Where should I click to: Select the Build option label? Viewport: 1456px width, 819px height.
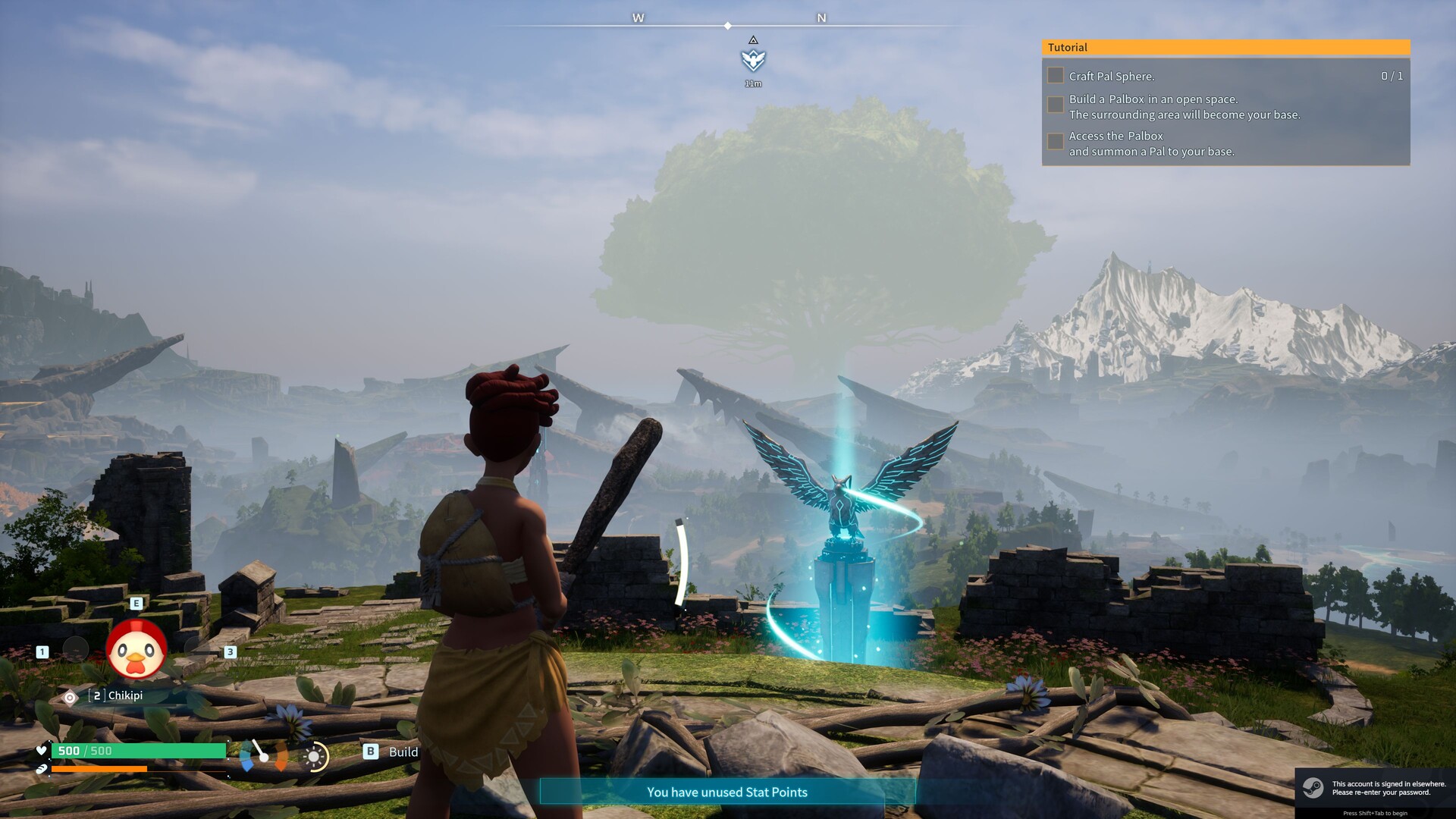click(403, 752)
